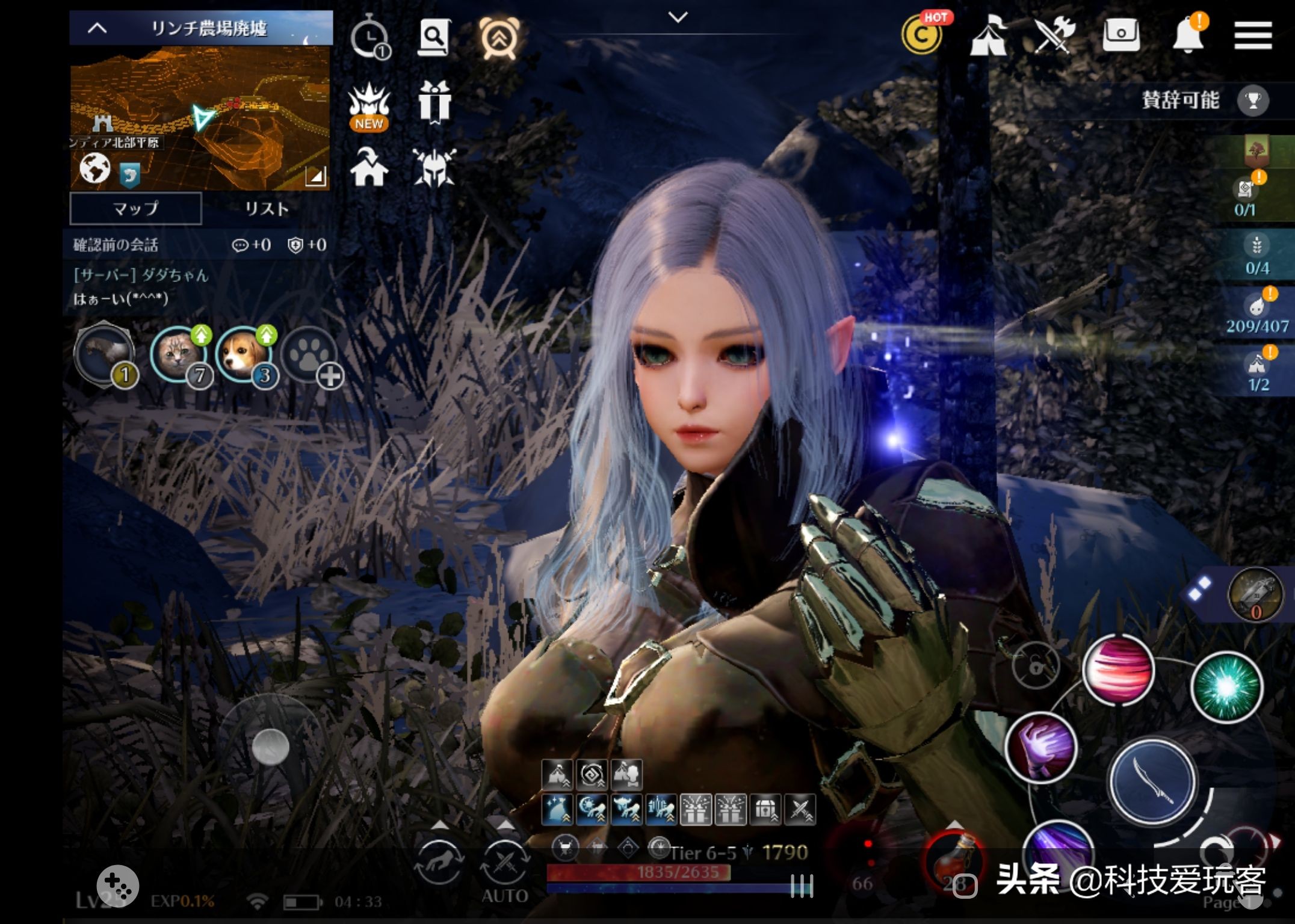Image resolution: width=1295 pixels, height=924 pixels.
Task: Switch to the マップ tab
Action: [135, 209]
